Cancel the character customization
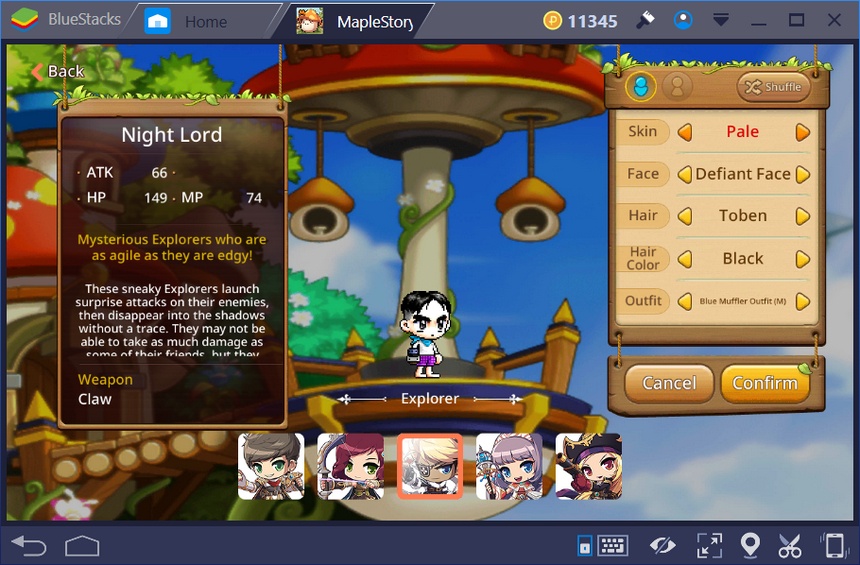 (669, 383)
